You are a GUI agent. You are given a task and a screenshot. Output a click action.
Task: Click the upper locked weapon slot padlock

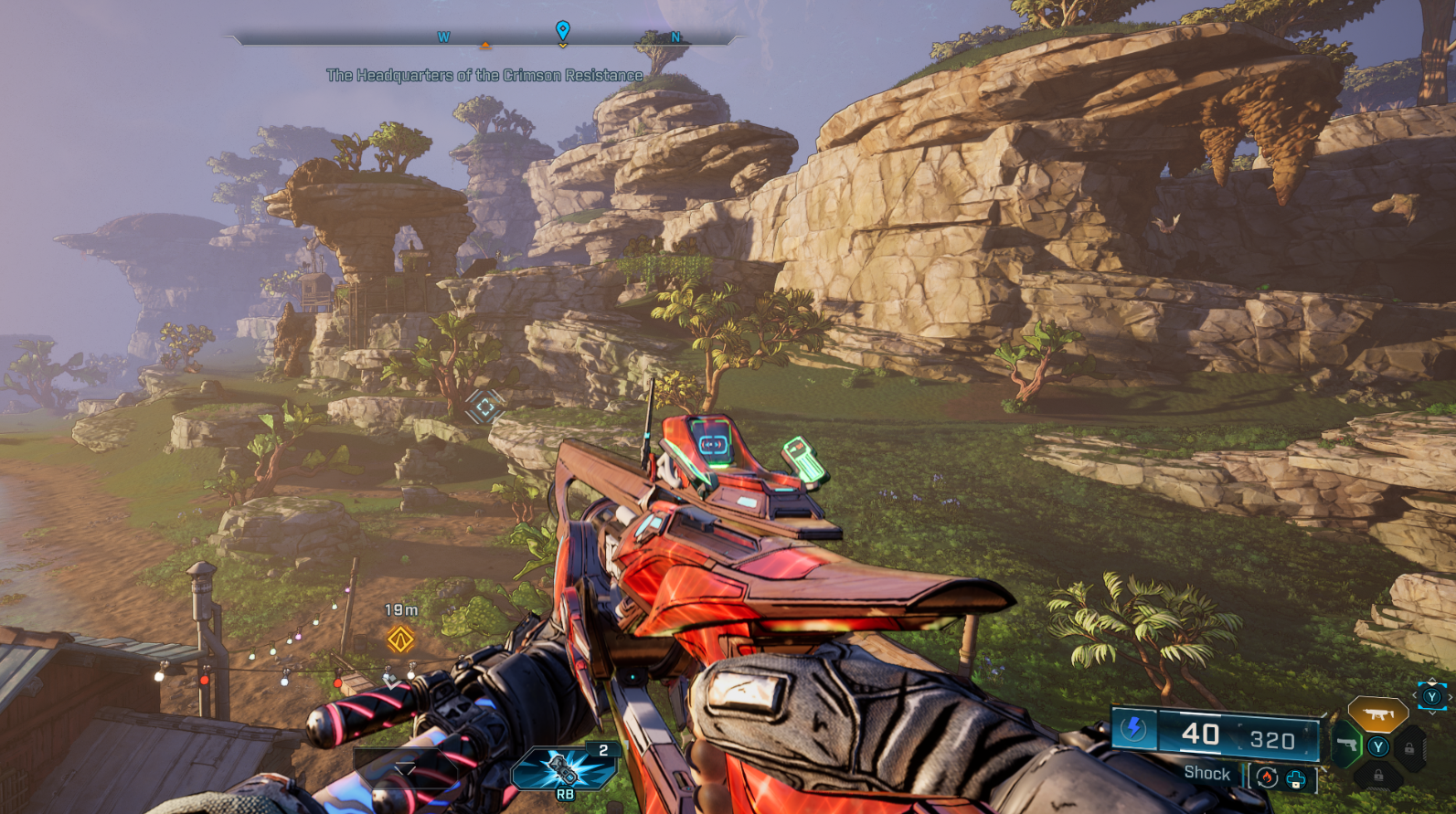point(1410,746)
